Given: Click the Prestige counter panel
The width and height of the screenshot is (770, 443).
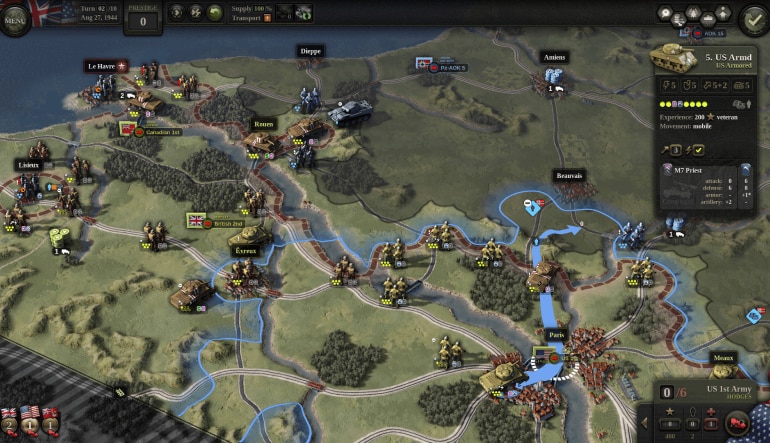Looking at the screenshot, I should 144,18.
